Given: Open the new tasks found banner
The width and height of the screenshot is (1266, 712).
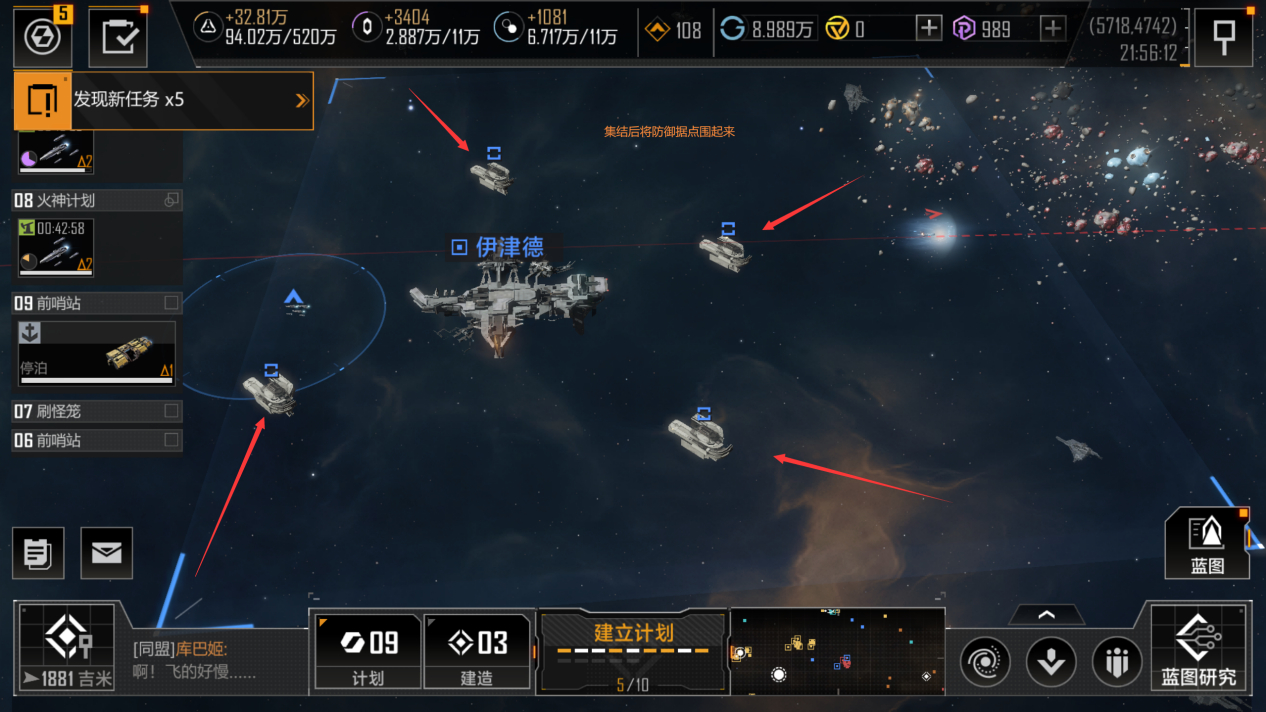Looking at the screenshot, I should (163, 100).
